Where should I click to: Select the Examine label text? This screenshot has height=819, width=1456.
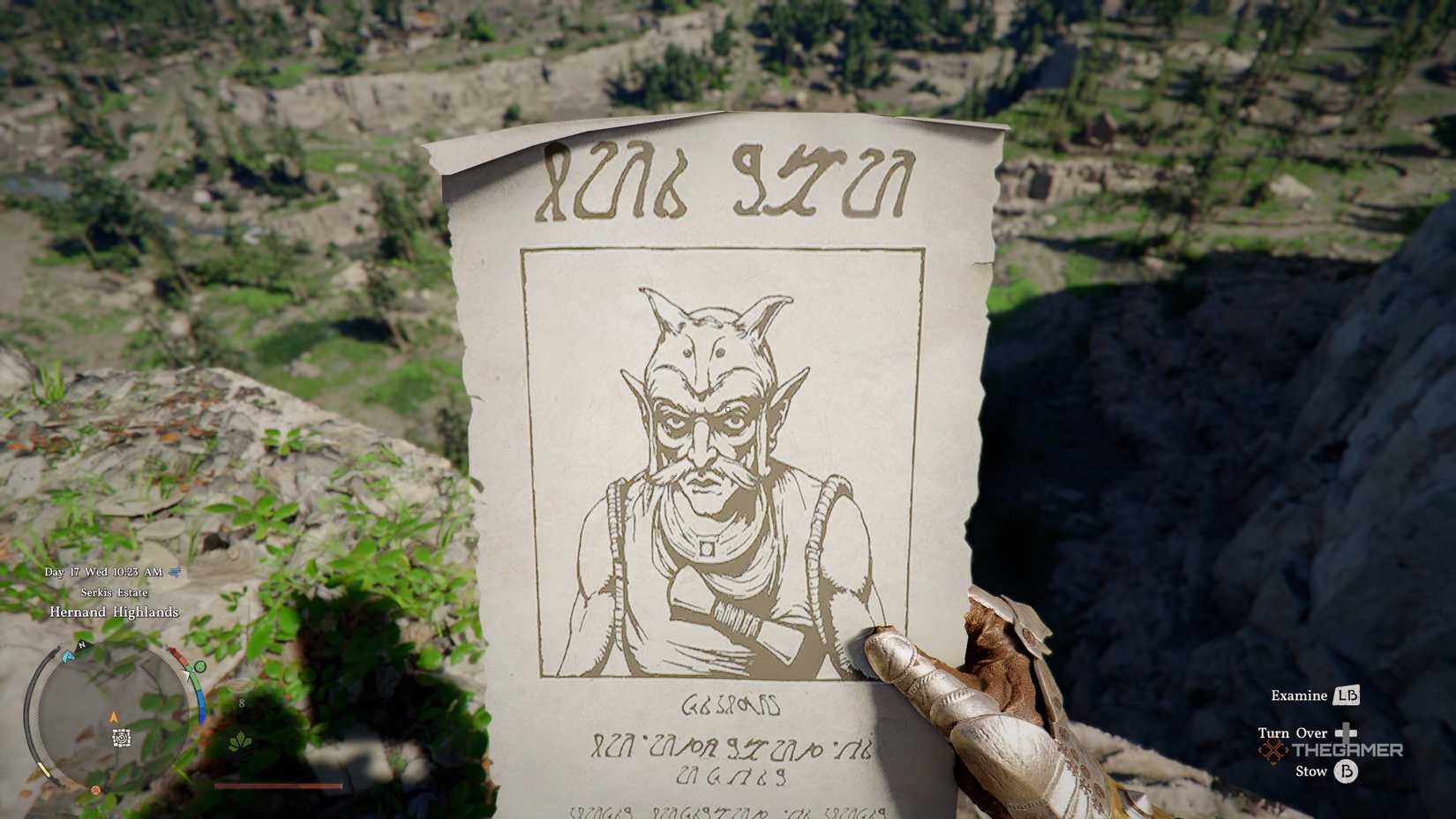click(x=1300, y=695)
